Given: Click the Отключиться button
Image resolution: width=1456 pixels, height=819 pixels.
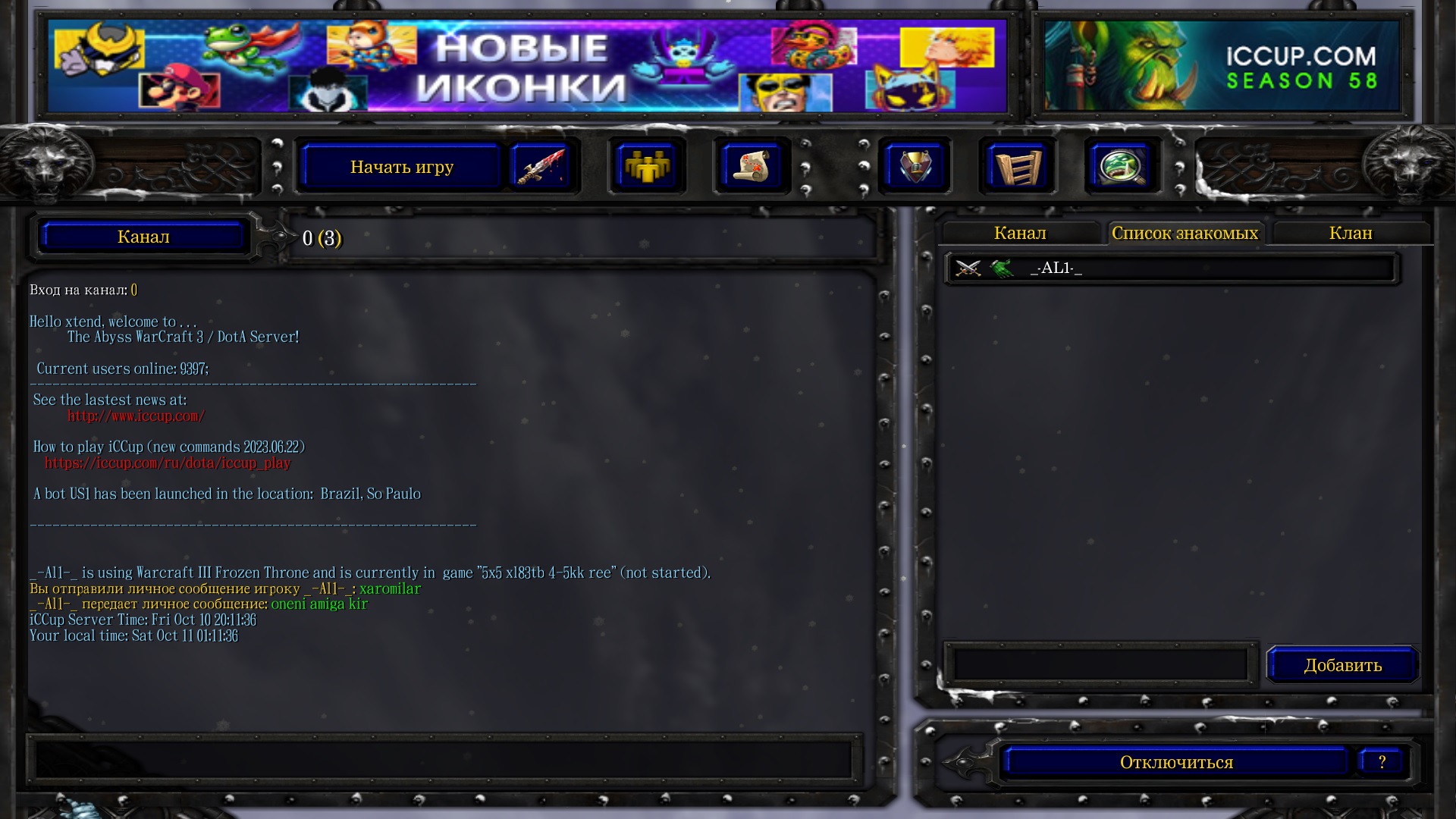Looking at the screenshot, I should (1176, 762).
